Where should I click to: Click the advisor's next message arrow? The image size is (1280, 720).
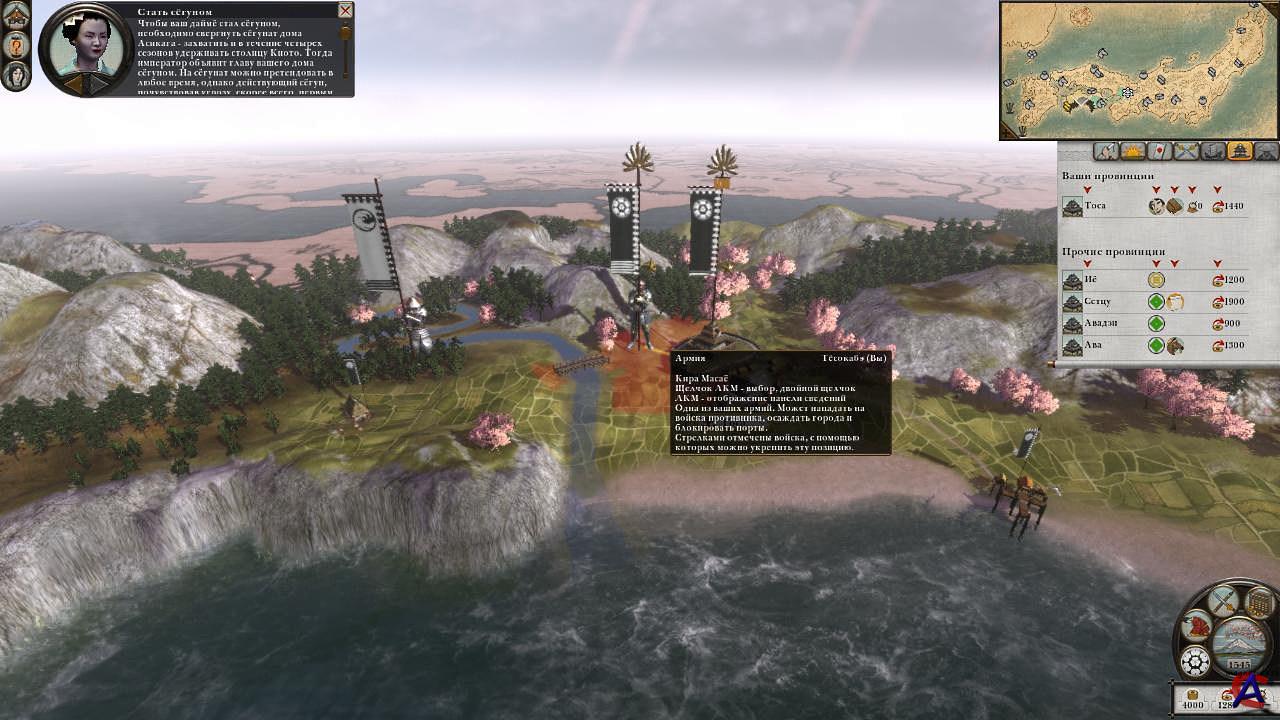[x=97, y=84]
